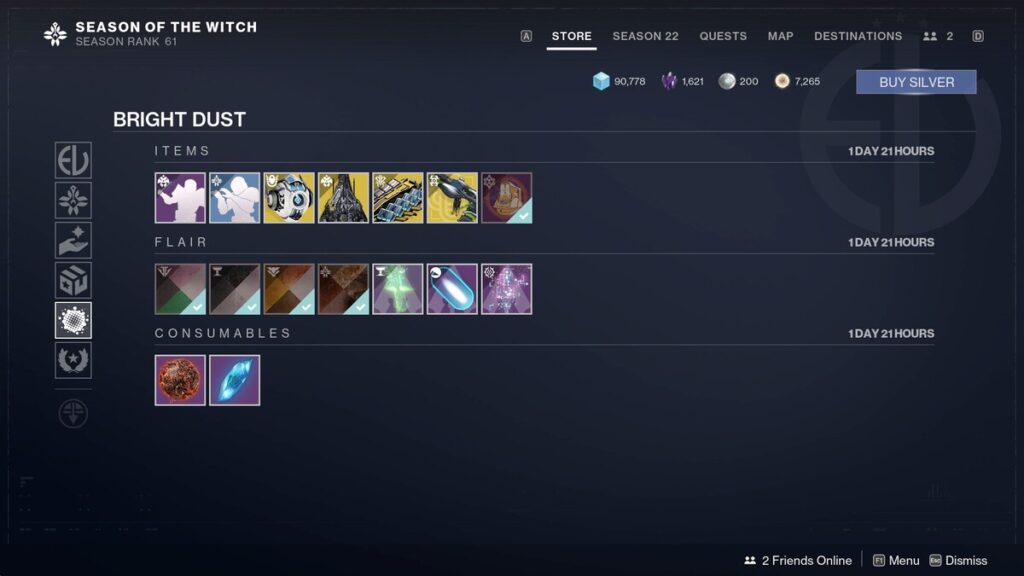The height and width of the screenshot is (576, 1024).
Task: Click the Buy Silver button
Action: click(x=916, y=82)
